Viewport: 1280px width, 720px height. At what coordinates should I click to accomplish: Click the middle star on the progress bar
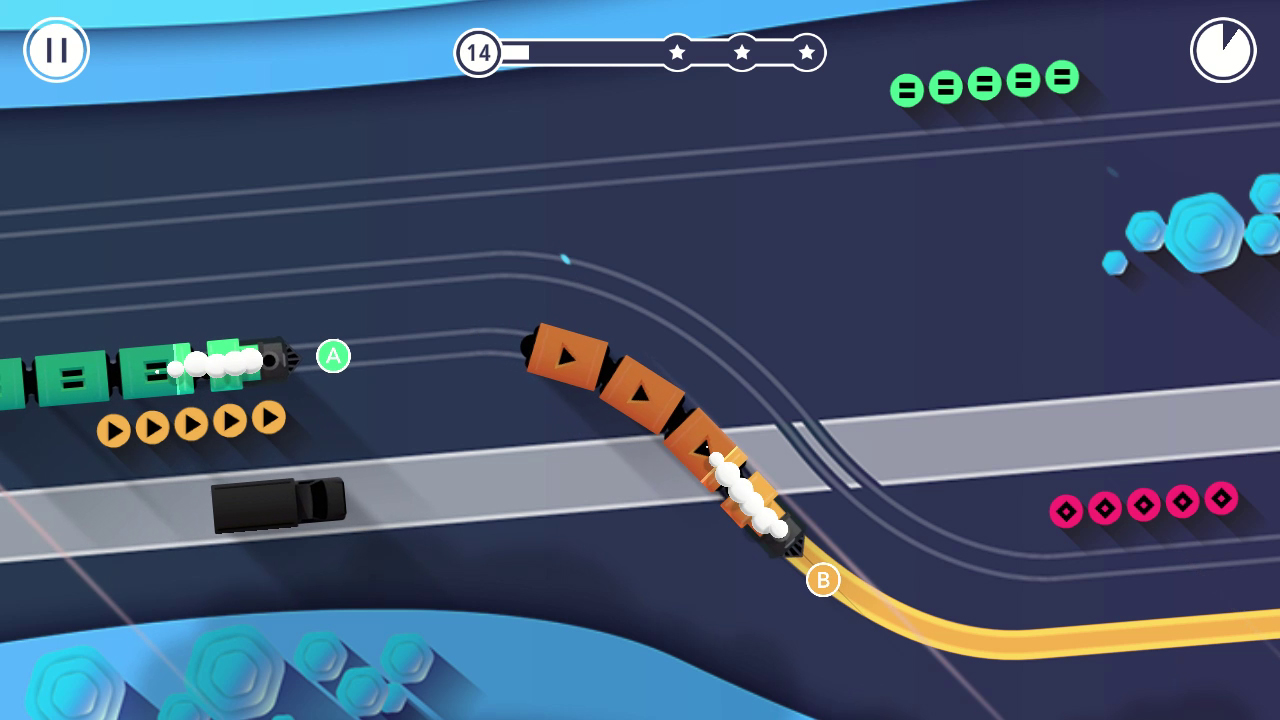point(740,52)
